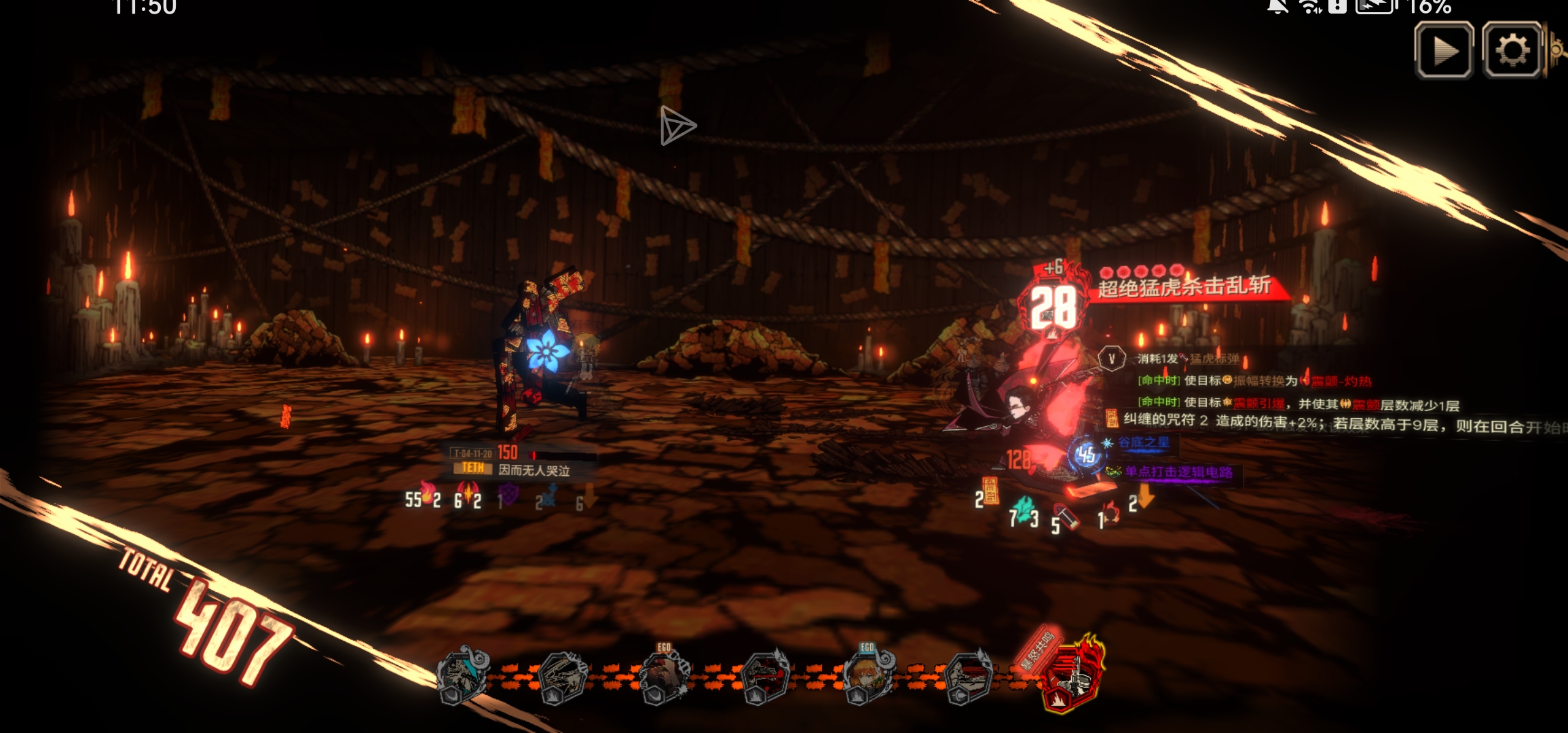Open the gear settings menu
Viewport: 1568px width, 733px height.
coord(1512,50)
